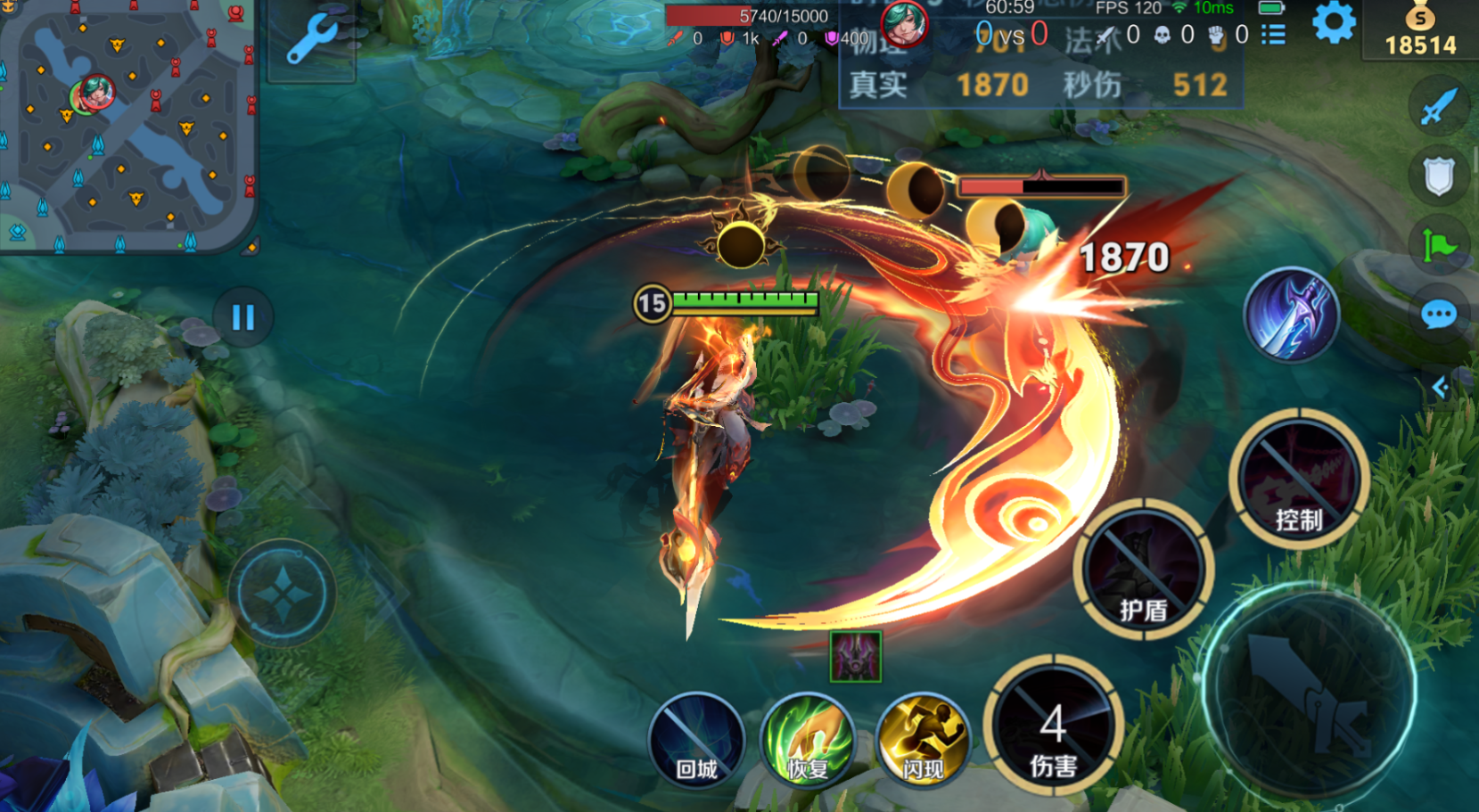Activate the 恢复 heal spell
The width and height of the screenshot is (1479, 812).
[x=808, y=740]
